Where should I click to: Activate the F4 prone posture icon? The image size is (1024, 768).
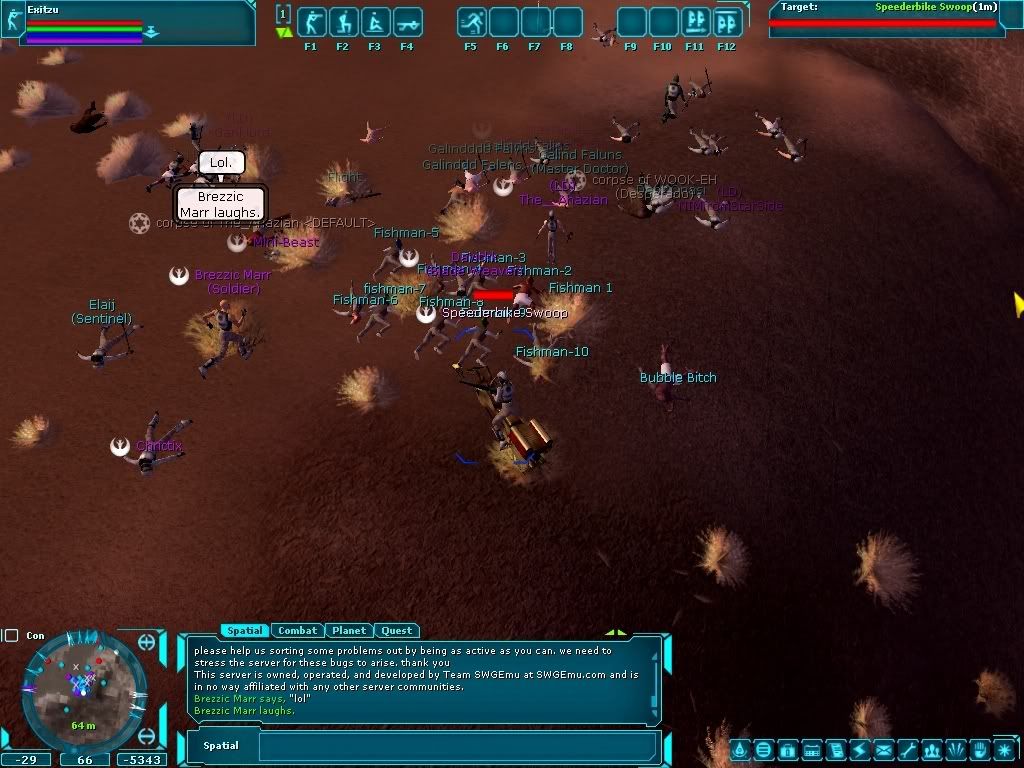tap(407, 23)
